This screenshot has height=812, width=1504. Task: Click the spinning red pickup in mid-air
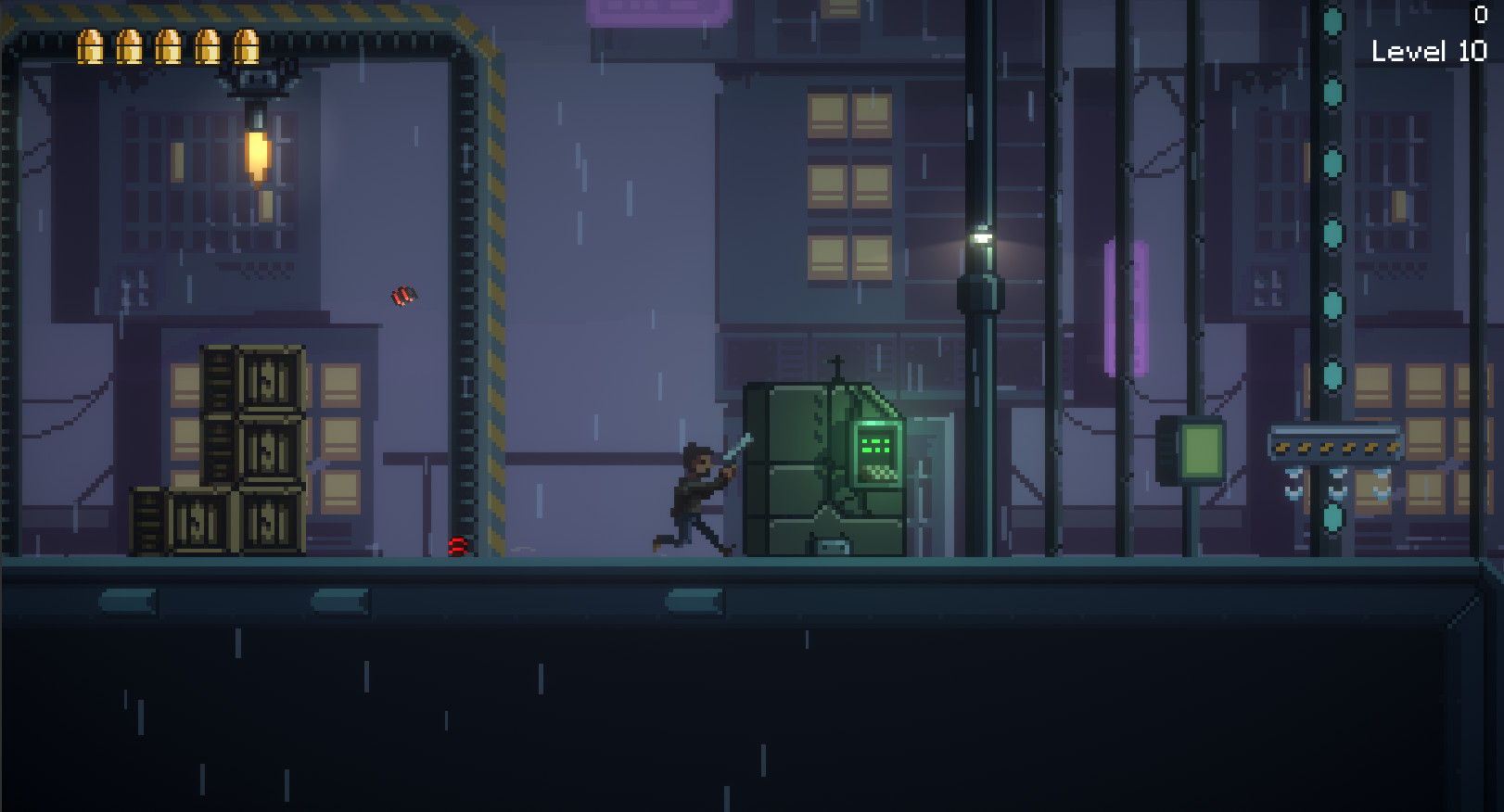click(x=401, y=295)
